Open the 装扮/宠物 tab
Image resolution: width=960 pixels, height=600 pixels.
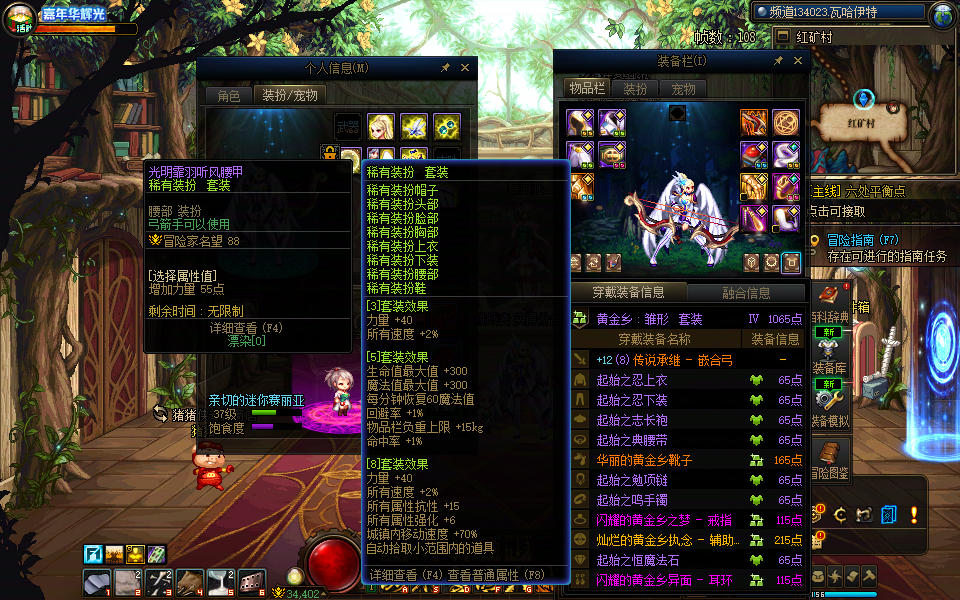coord(290,96)
